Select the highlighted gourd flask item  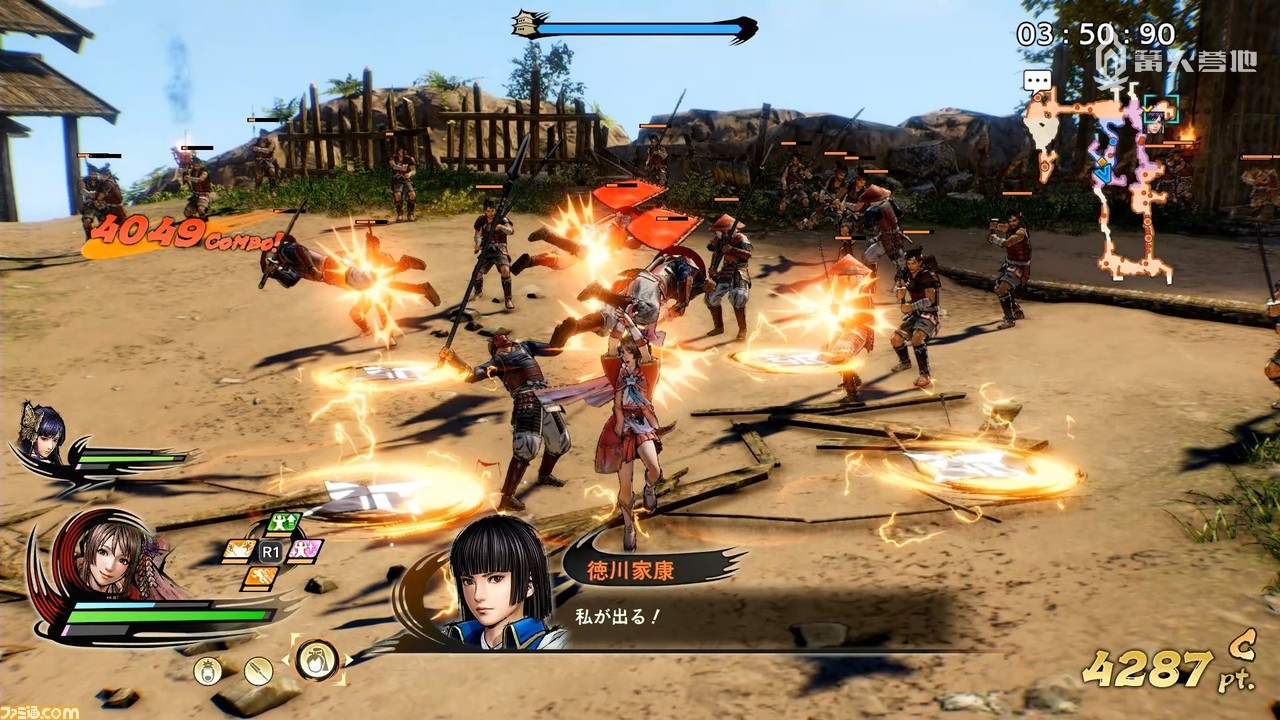pyautogui.click(x=317, y=659)
